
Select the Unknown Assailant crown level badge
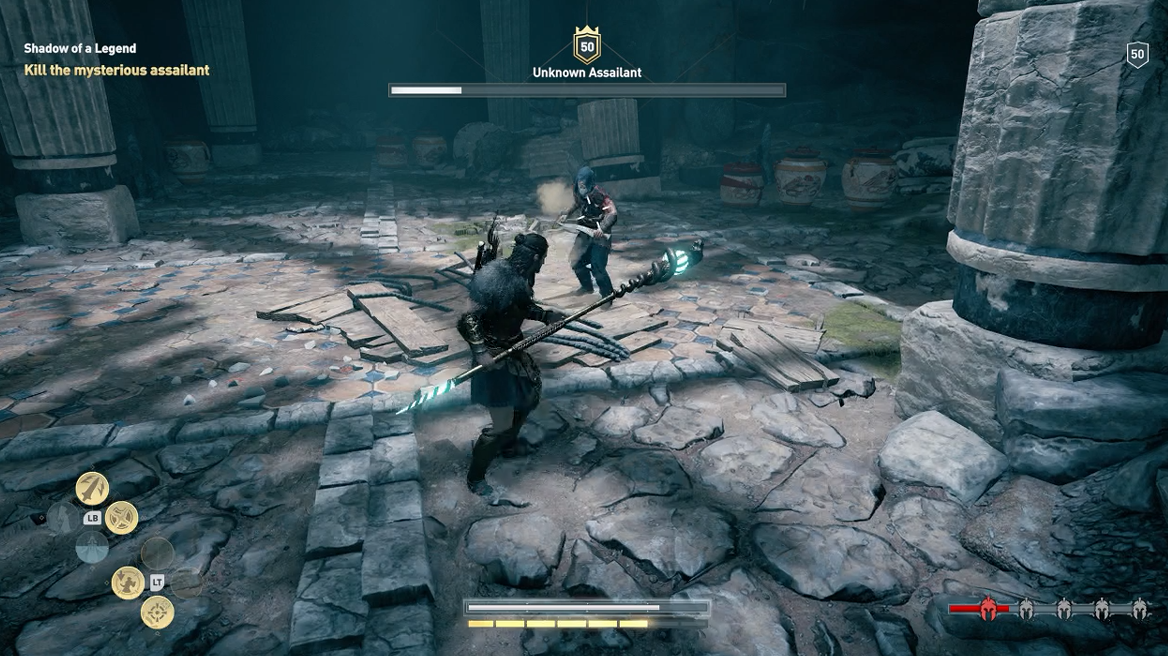587,46
